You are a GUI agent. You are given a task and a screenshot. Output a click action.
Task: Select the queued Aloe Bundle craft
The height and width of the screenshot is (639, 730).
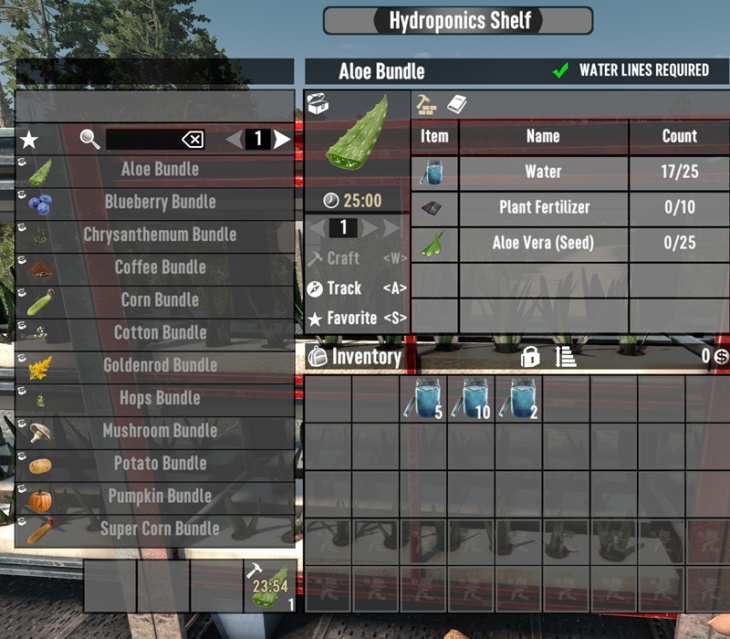pyautogui.click(x=270, y=585)
